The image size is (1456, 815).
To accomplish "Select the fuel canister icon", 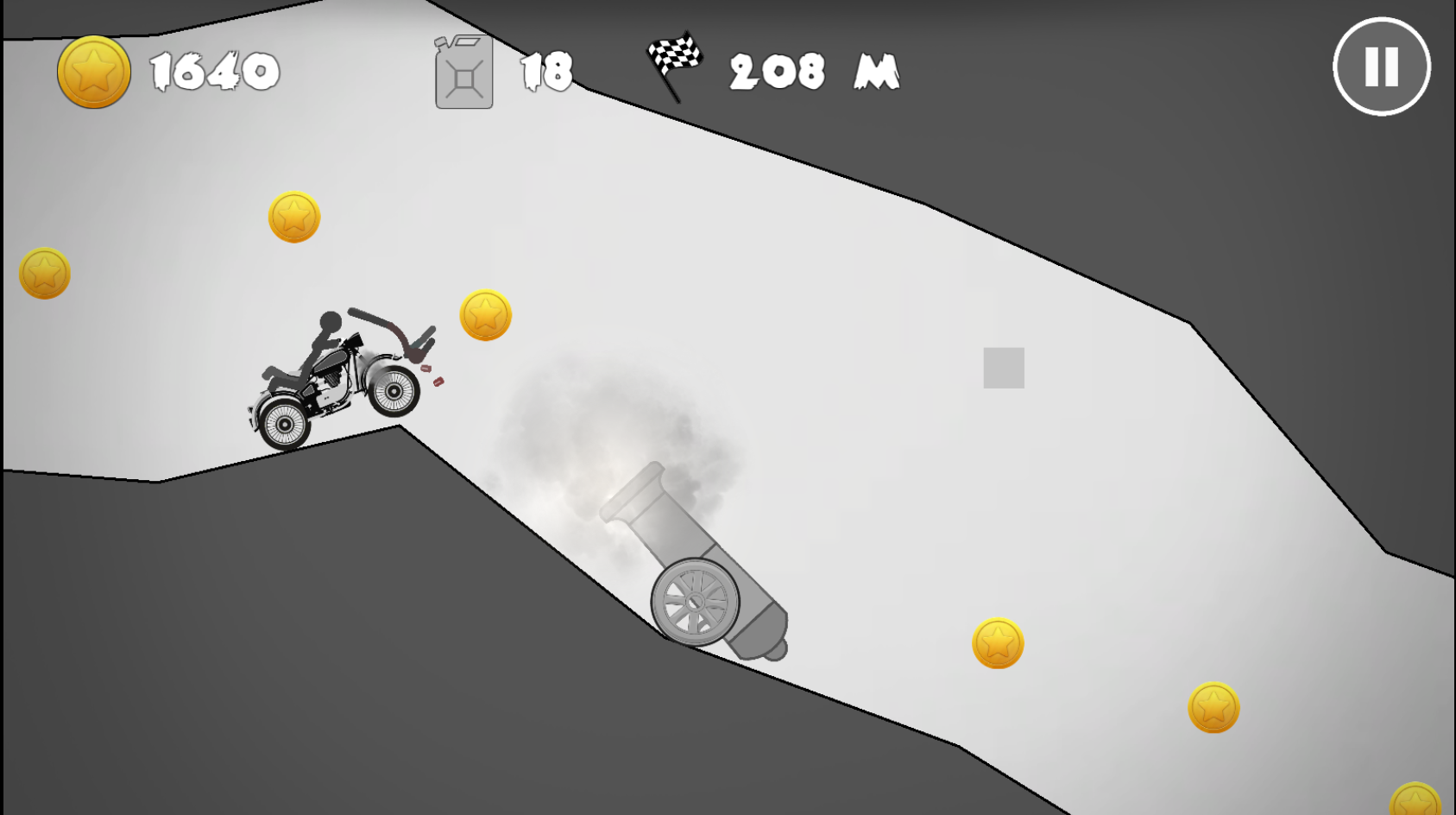I will click(463, 73).
